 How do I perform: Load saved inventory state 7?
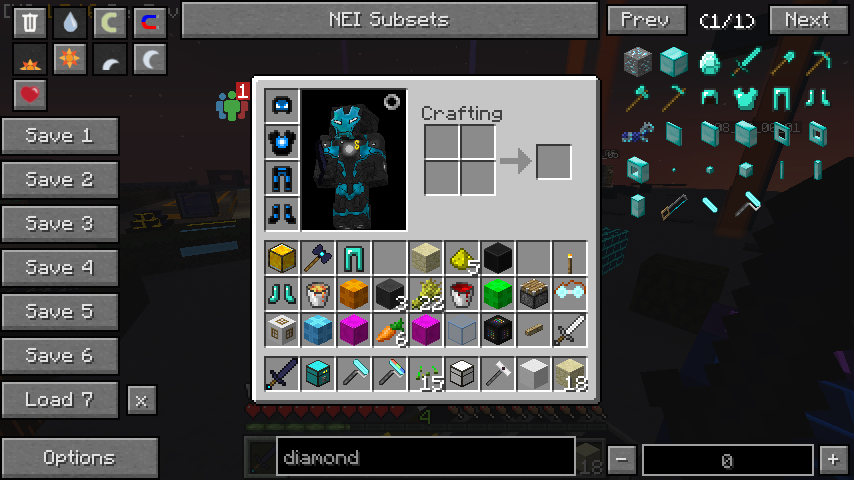tap(60, 400)
